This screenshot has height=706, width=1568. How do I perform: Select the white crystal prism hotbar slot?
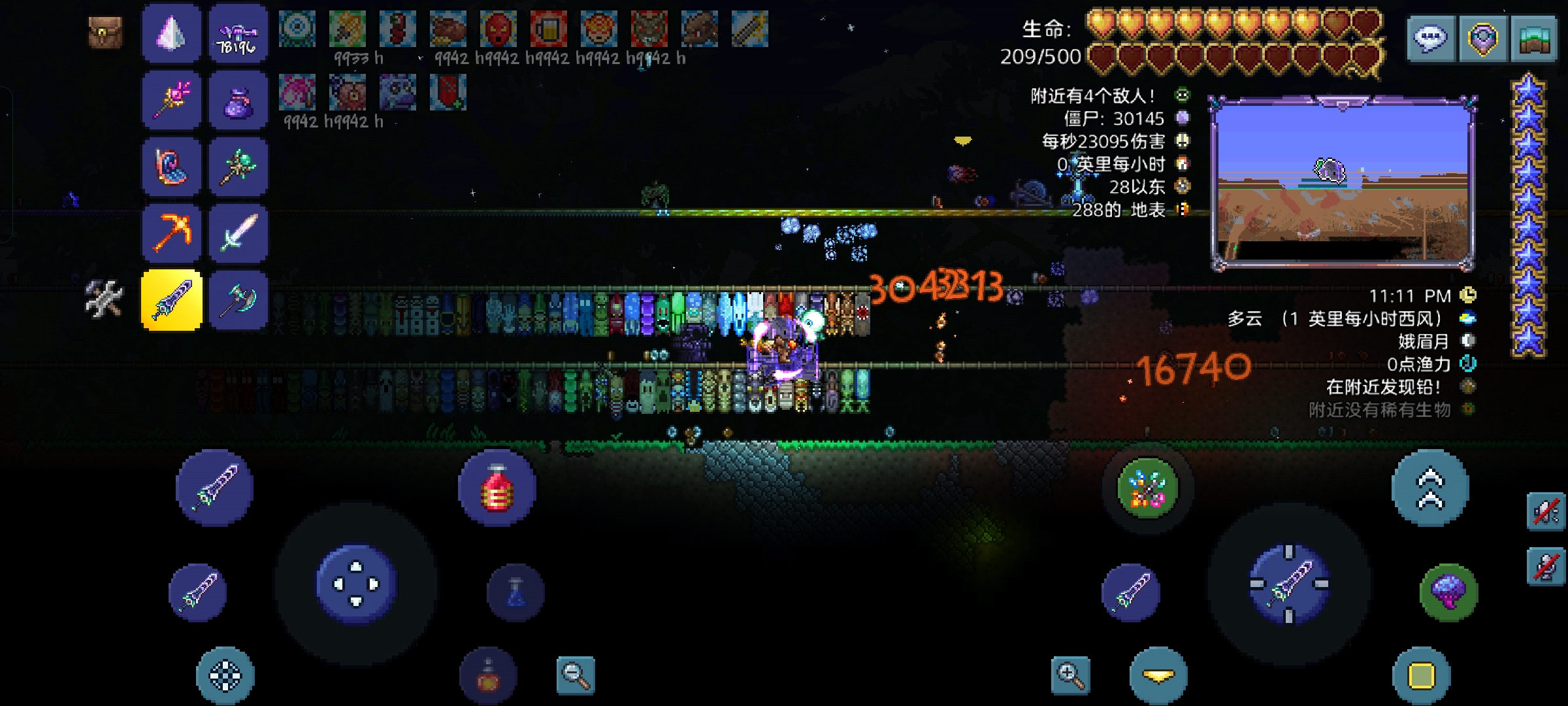pyautogui.click(x=171, y=34)
